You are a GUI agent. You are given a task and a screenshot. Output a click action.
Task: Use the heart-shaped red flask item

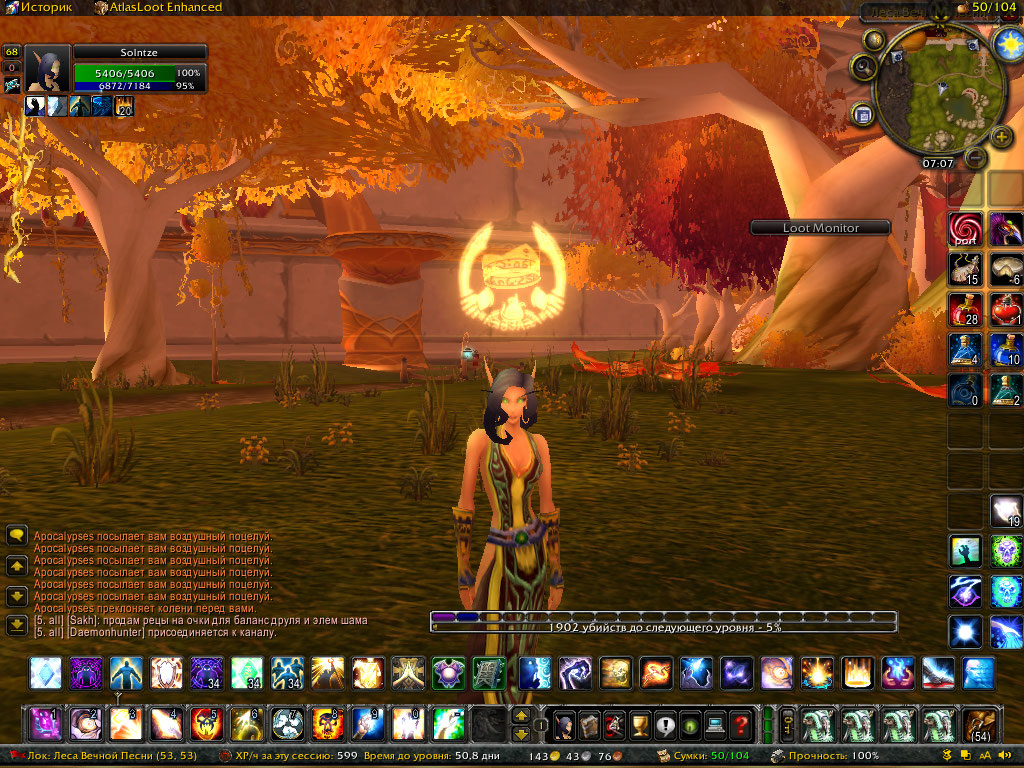(x=1006, y=309)
